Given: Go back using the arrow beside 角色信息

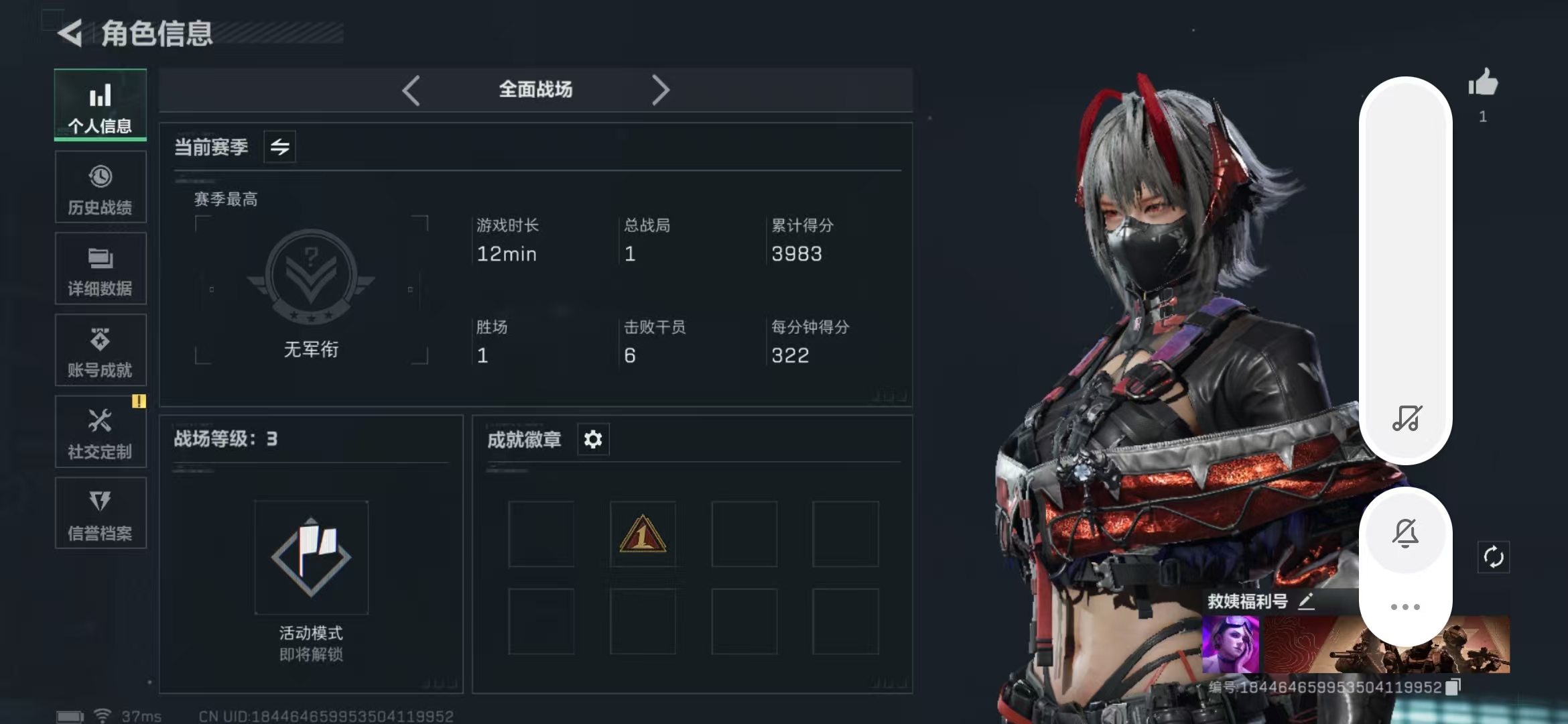Looking at the screenshot, I should click(x=70, y=33).
